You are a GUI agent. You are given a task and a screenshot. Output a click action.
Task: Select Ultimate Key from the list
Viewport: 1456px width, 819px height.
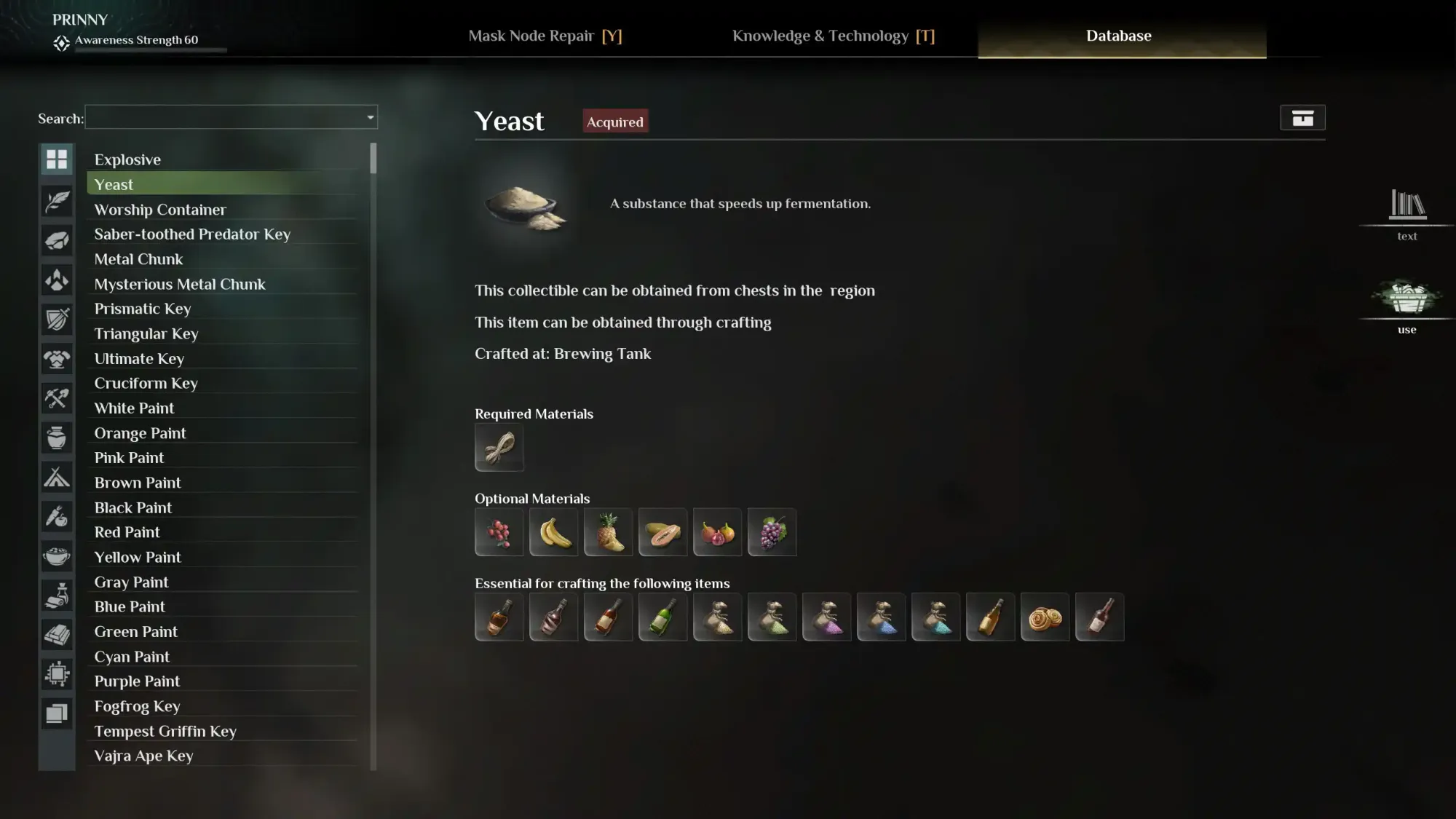[139, 358]
